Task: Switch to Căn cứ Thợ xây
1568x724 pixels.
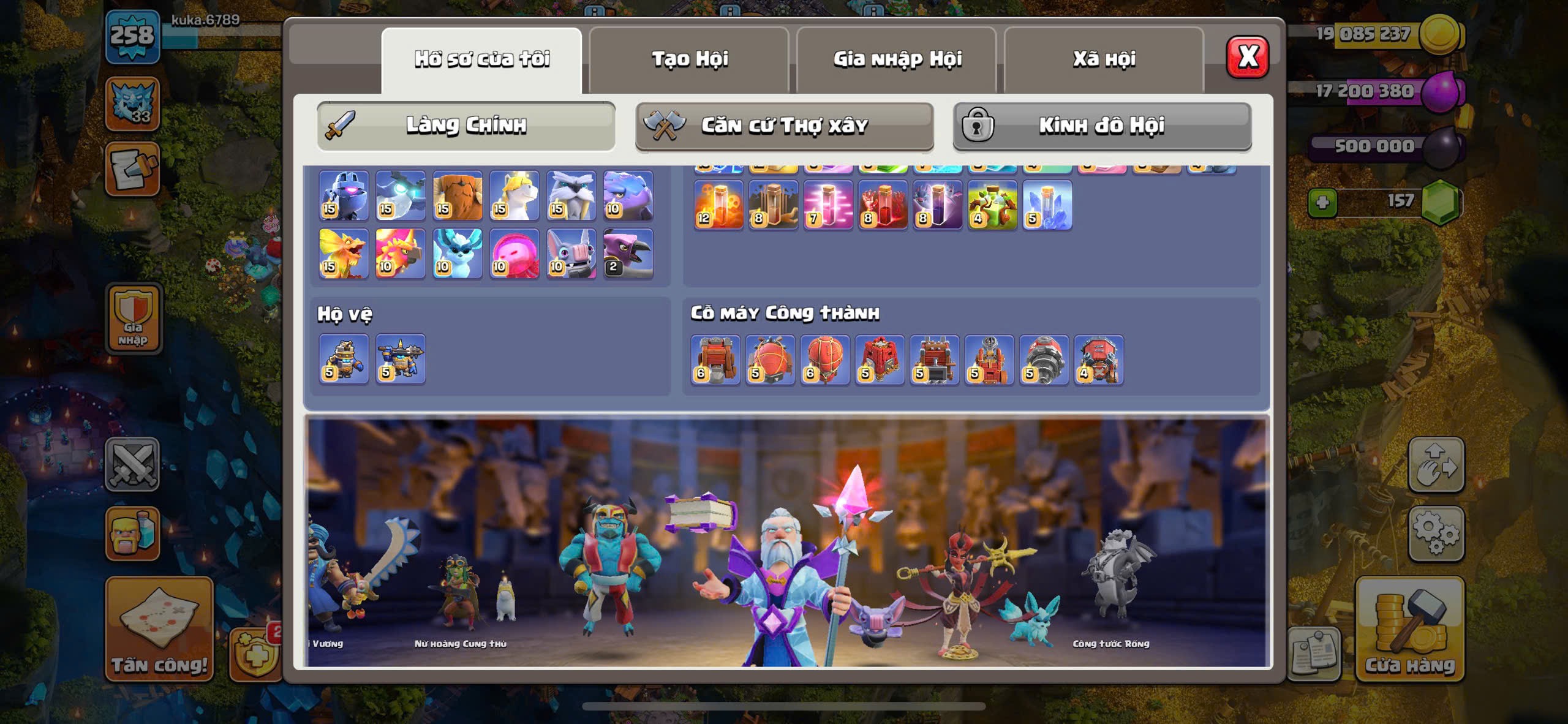Action: 784,126
